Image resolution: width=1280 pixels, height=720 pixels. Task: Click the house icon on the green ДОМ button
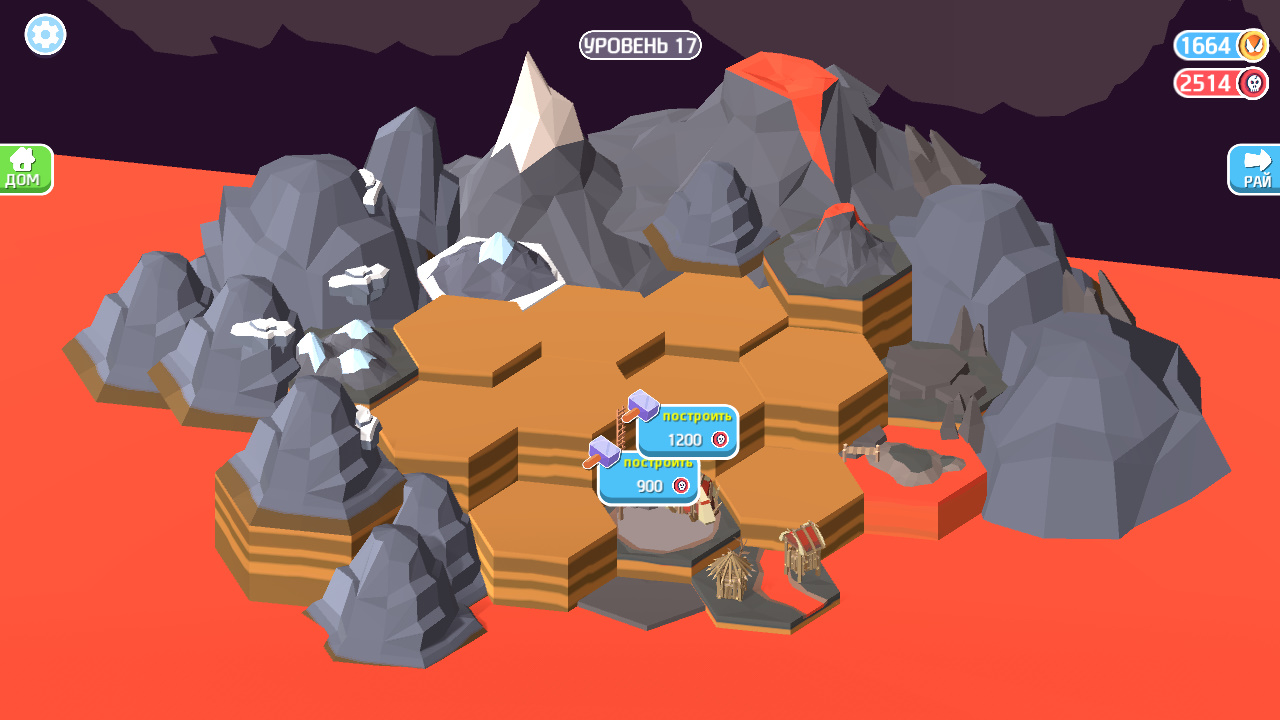[x=24, y=160]
